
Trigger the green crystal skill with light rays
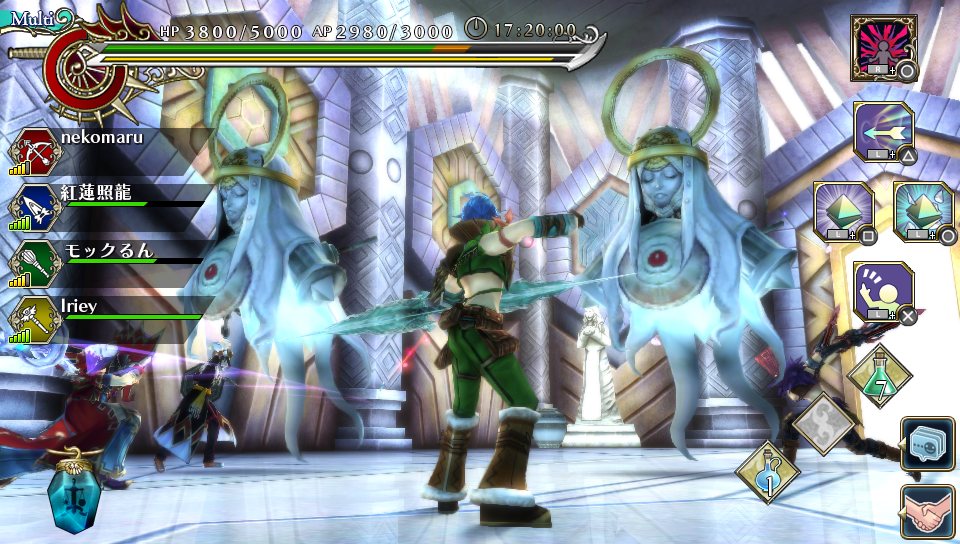[843, 211]
